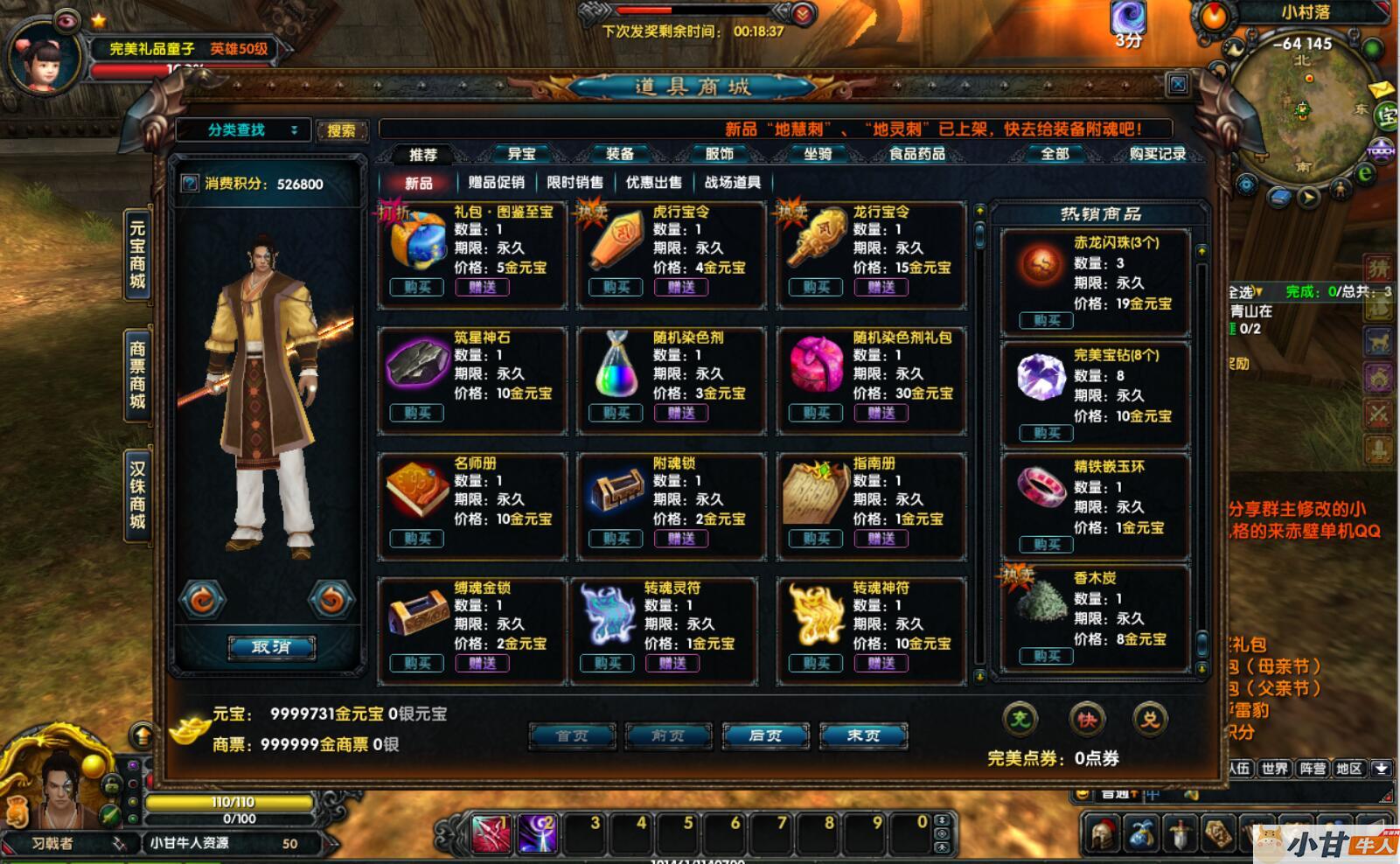Screen dimensions: 1400x864
Task: Open the 坐骑 mounts tab
Action: [x=818, y=154]
